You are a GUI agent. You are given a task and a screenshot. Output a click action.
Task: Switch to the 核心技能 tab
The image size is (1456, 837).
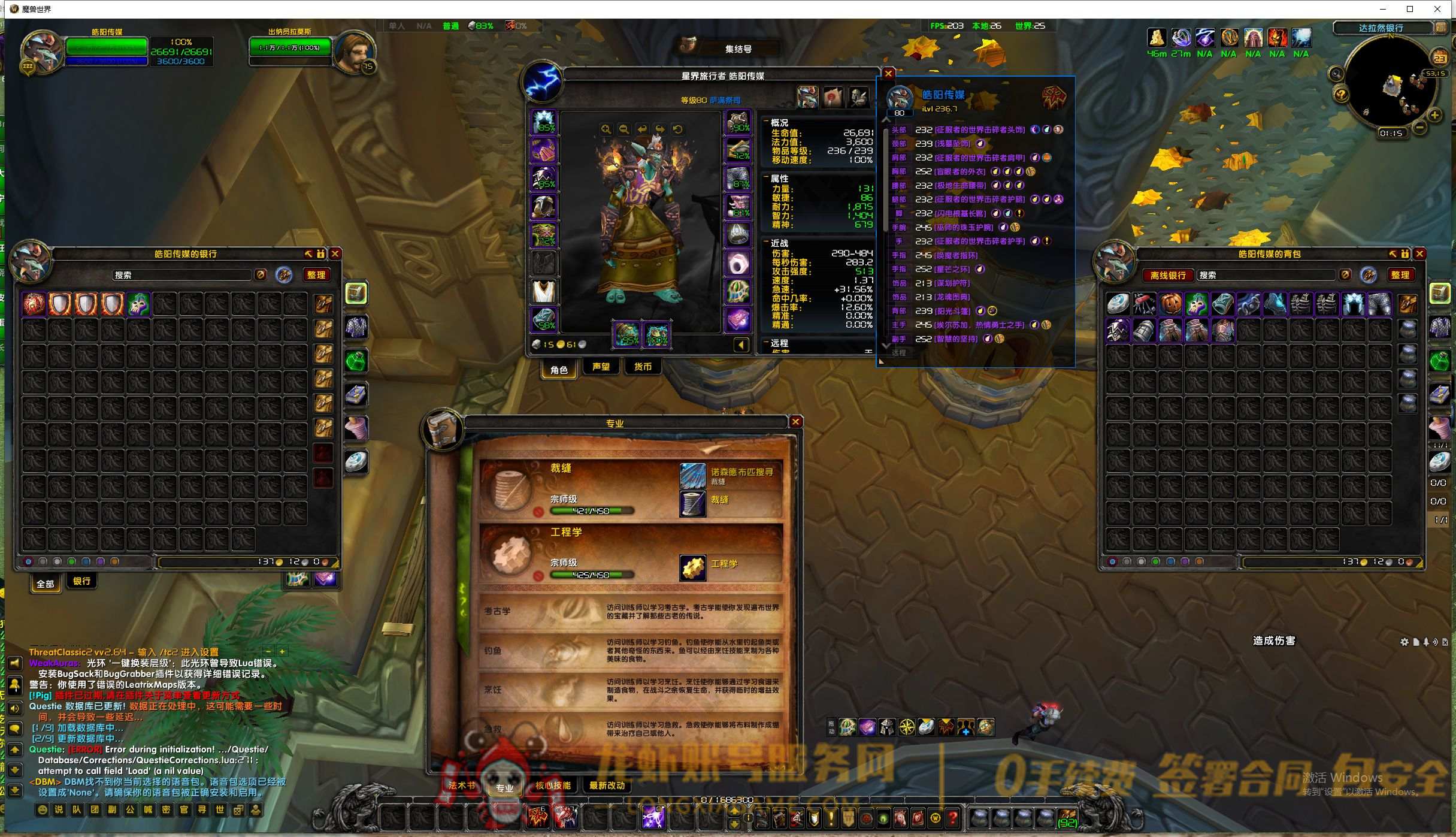click(x=553, y=785)
